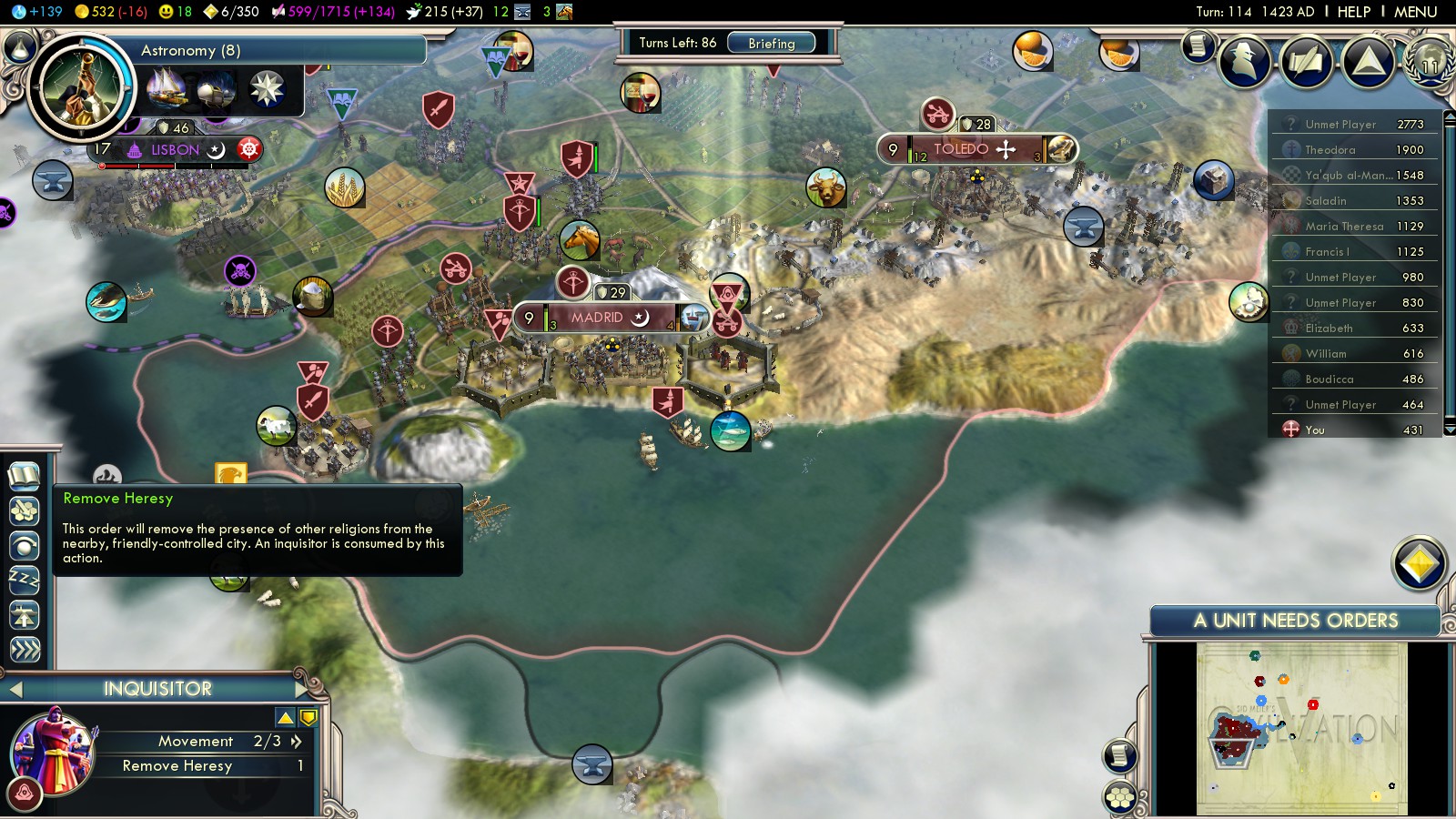Click the triple-chevron skip turn order
Viewport: 1456px width, 819px height.
(x=25, y=649)
